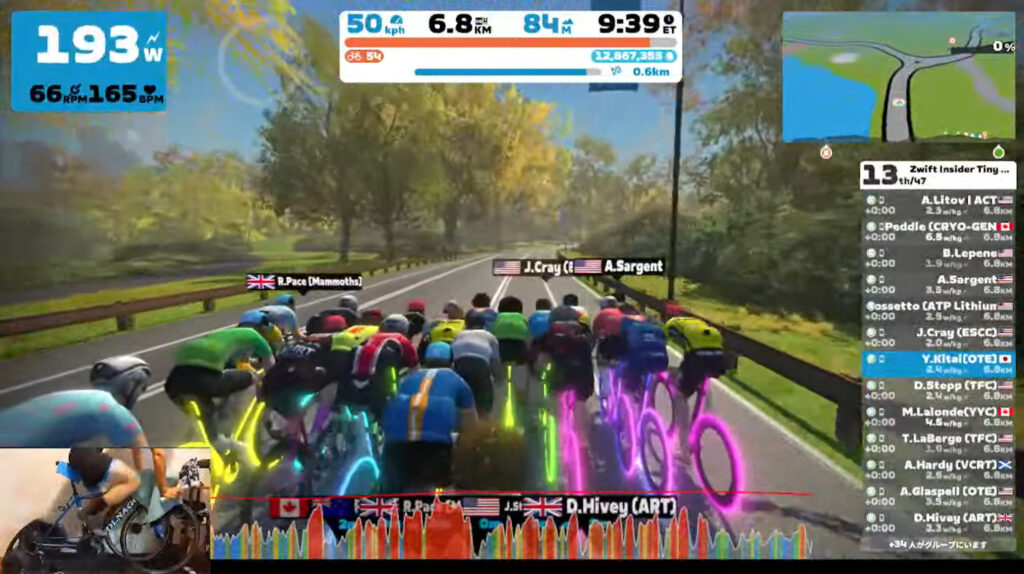Choose the Peddle (CRYO-GEN) rider row
1024x574 pixels.
pyautogui.click(x=938, y=232)
